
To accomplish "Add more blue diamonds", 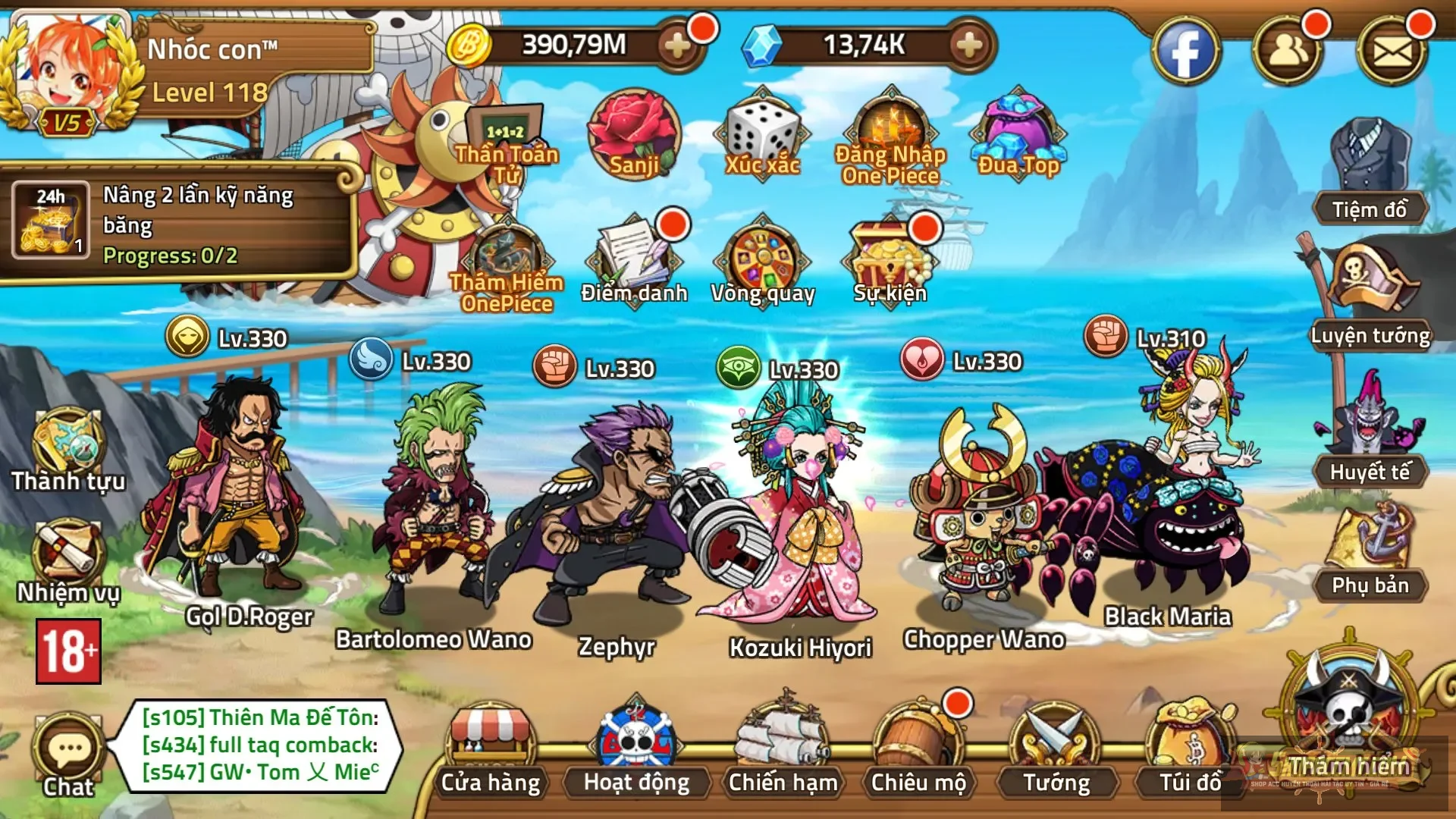I will [969, 46].
